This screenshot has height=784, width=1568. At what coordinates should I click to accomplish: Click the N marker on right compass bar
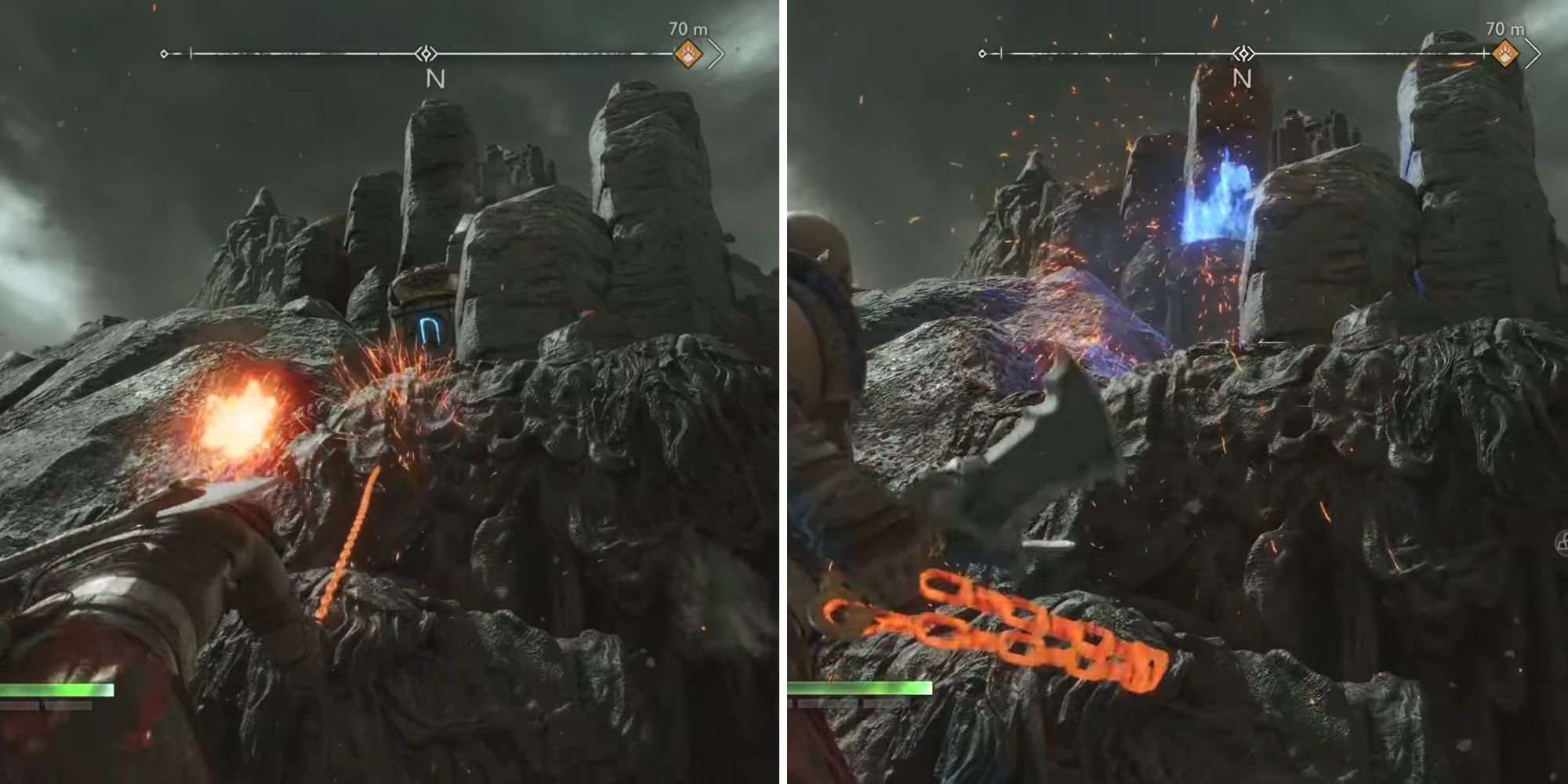1241,78
